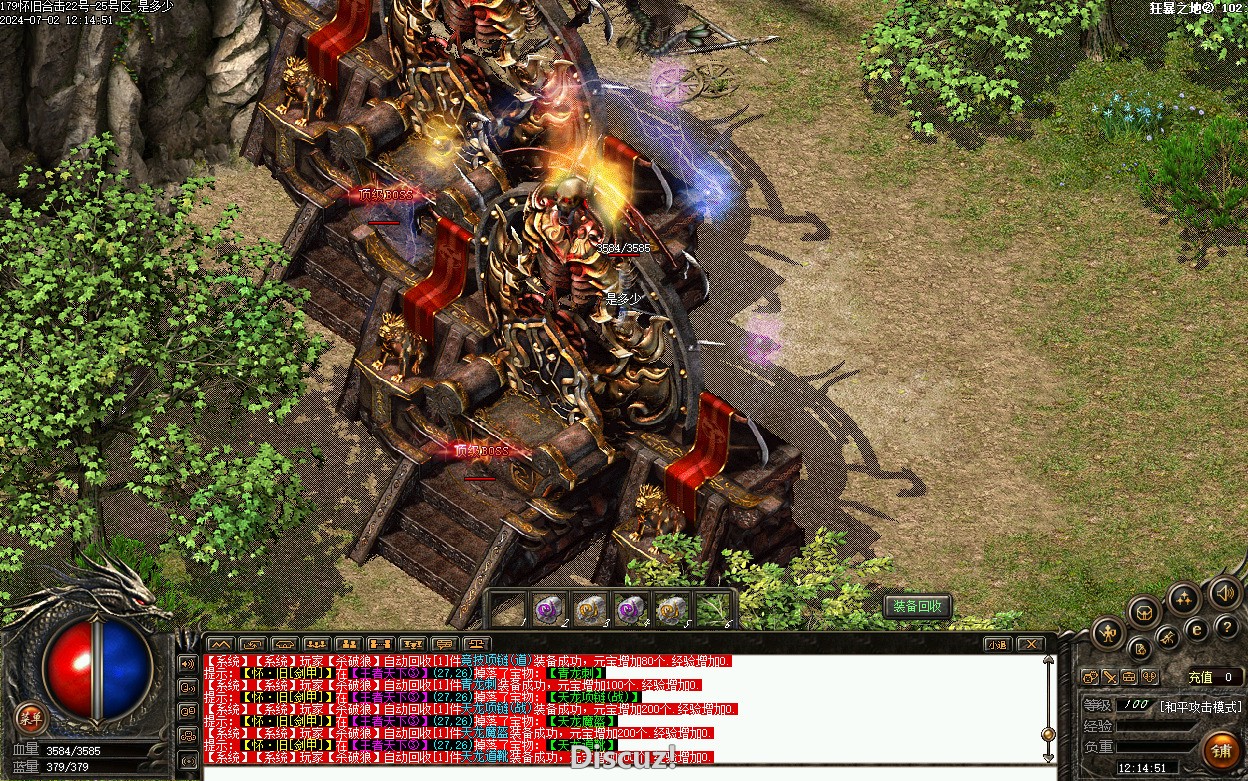Click the question mark help icon
The width and height of the screenshot is (1248, 781).
coord(1227,627)
